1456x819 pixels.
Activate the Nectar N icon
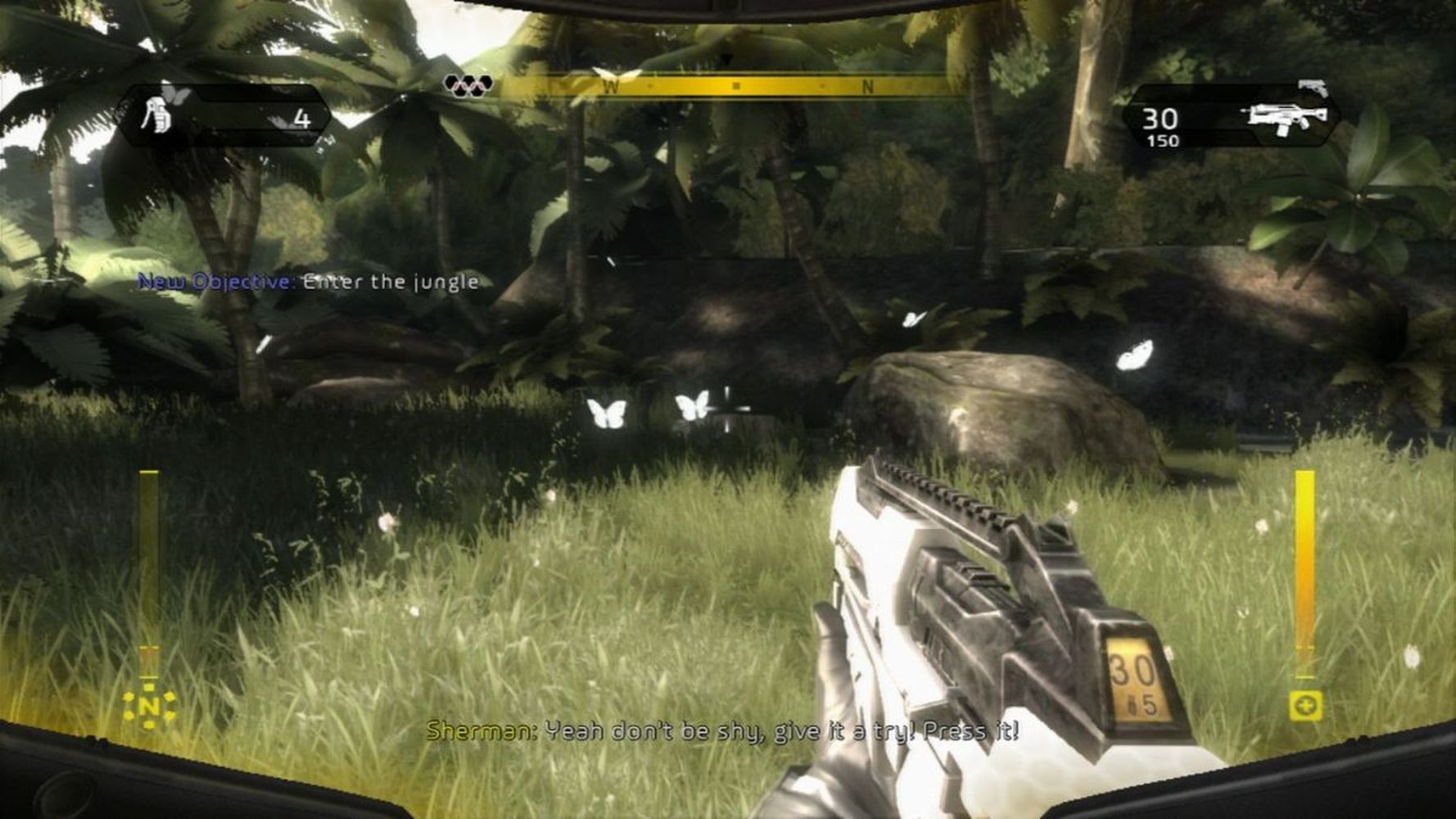(x=149, y=708)
